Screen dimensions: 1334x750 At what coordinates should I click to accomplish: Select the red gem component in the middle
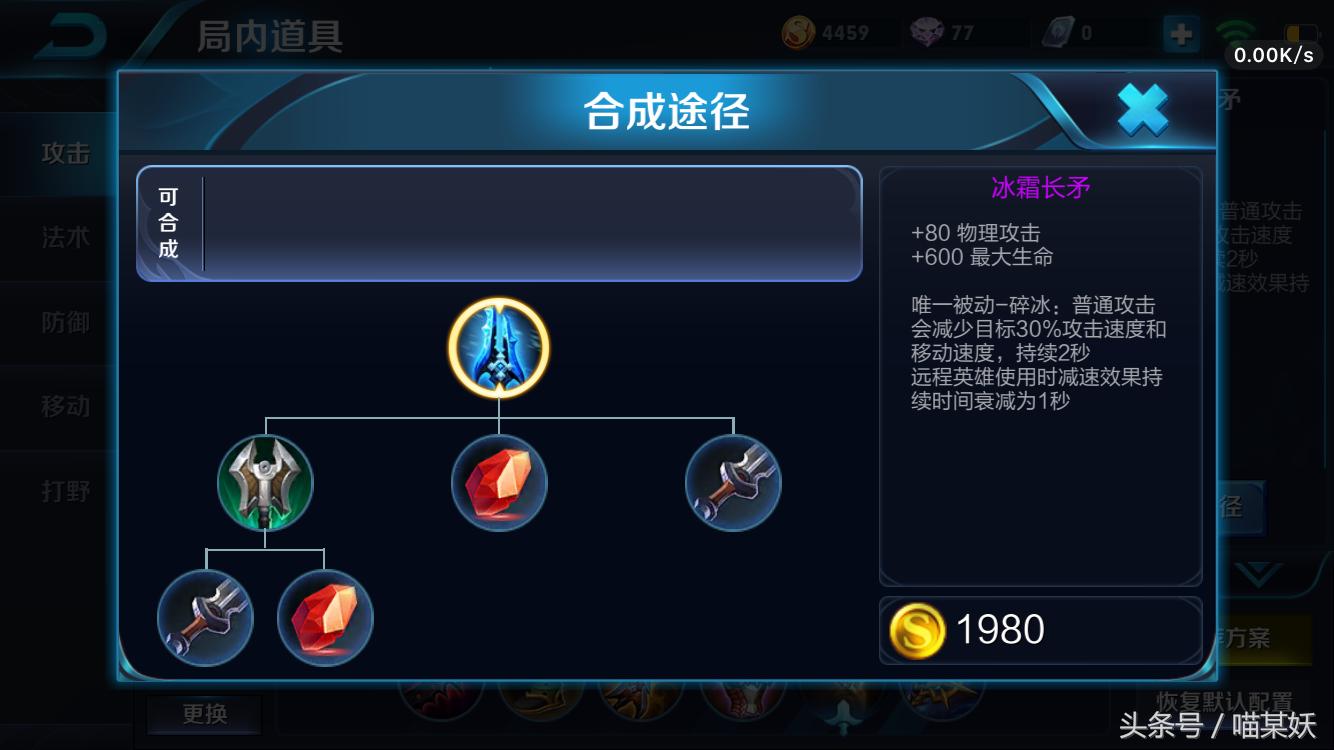pyautogui.click(x=499, y=483)
